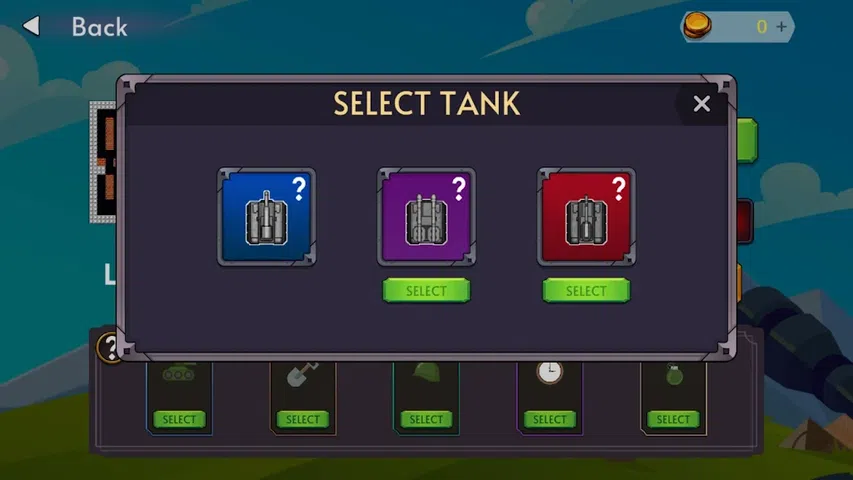Viewport: 853px width, 480px height.
Task: Choose the purple tank tile
Action: pyautogui.click(x=426, y=217)
